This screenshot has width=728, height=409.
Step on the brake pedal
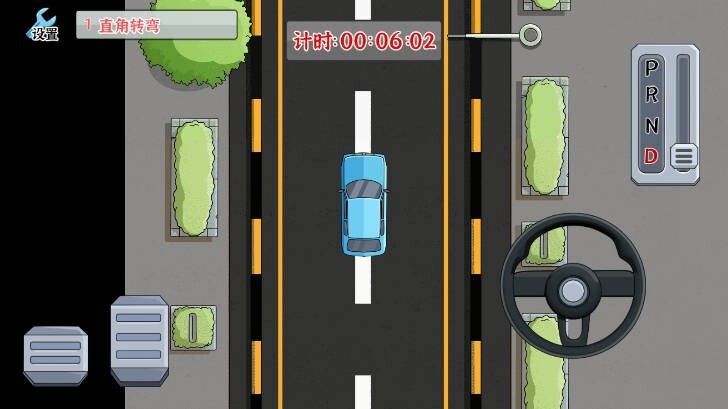click(56, 355)
